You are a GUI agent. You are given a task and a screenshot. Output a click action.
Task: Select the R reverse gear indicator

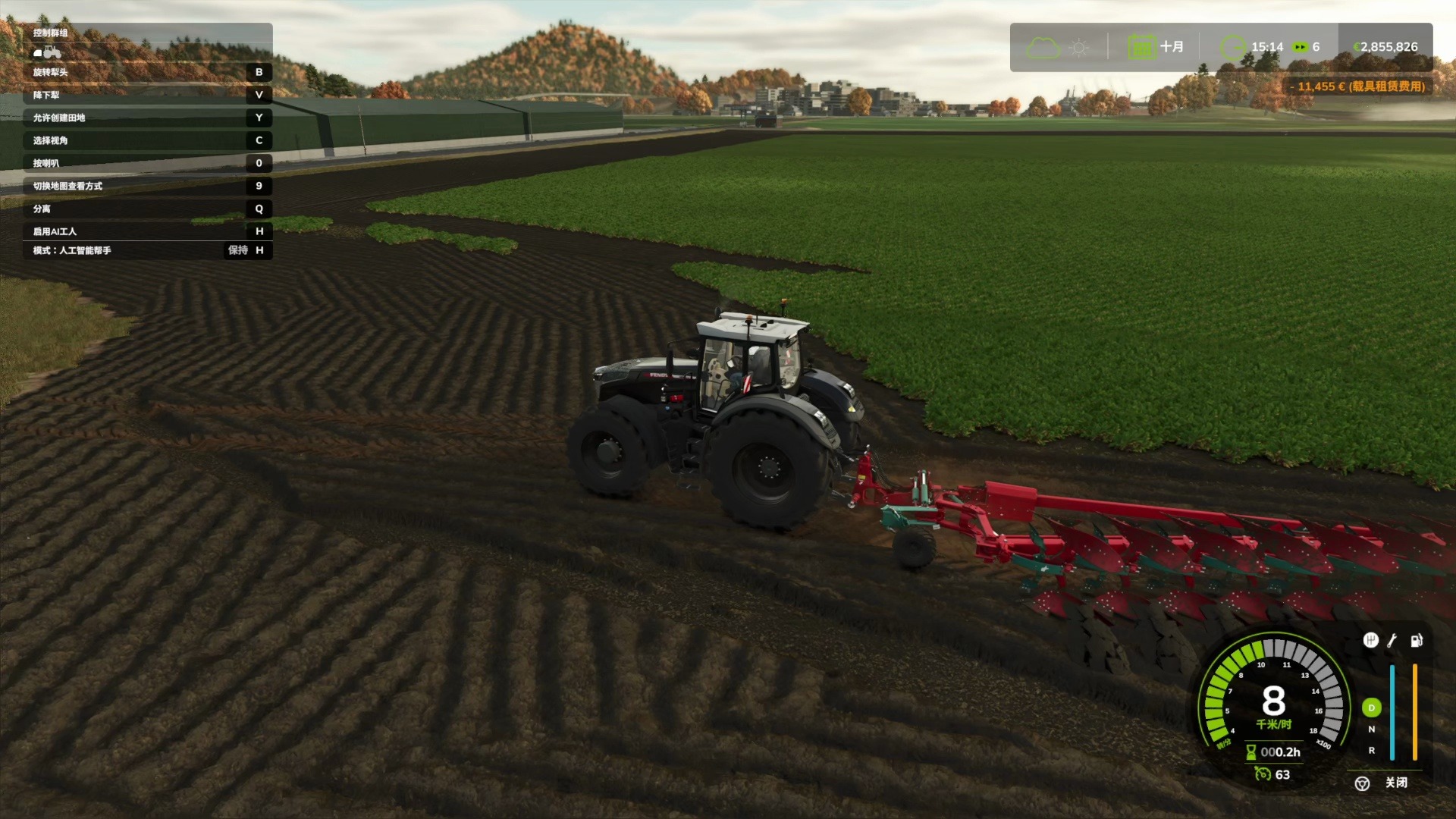pyautogui.click(x=1371, y=751)
